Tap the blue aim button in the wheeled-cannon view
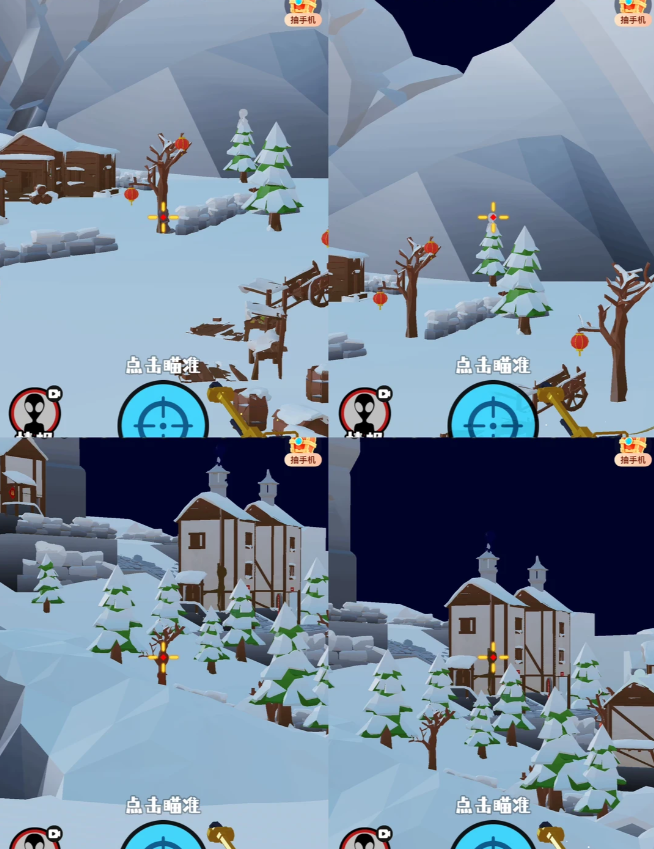The width and height of the screenshot is (654, 849). point(492,415)
